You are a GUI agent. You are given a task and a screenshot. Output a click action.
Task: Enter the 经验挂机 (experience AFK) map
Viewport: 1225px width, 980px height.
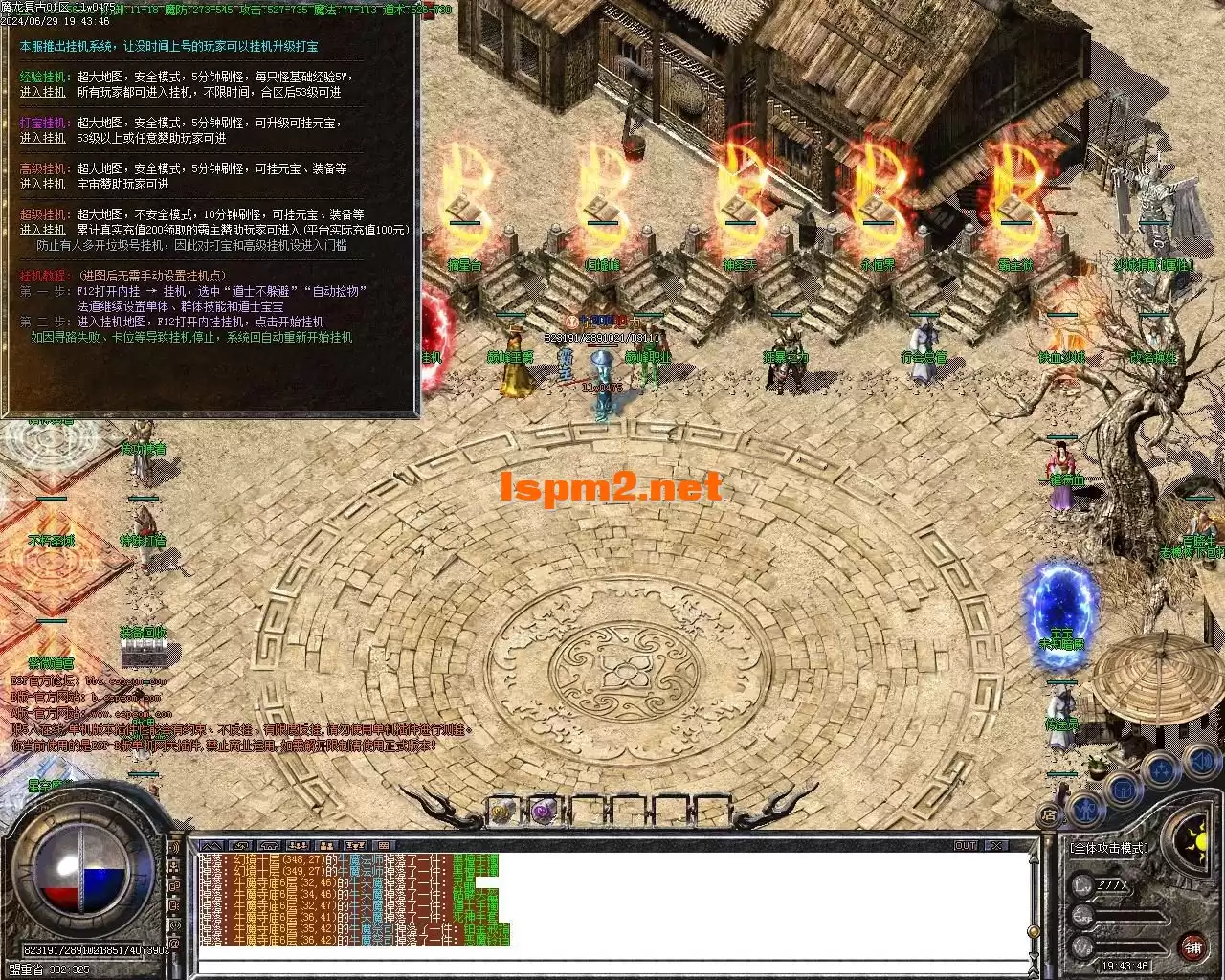coord(43,92)
